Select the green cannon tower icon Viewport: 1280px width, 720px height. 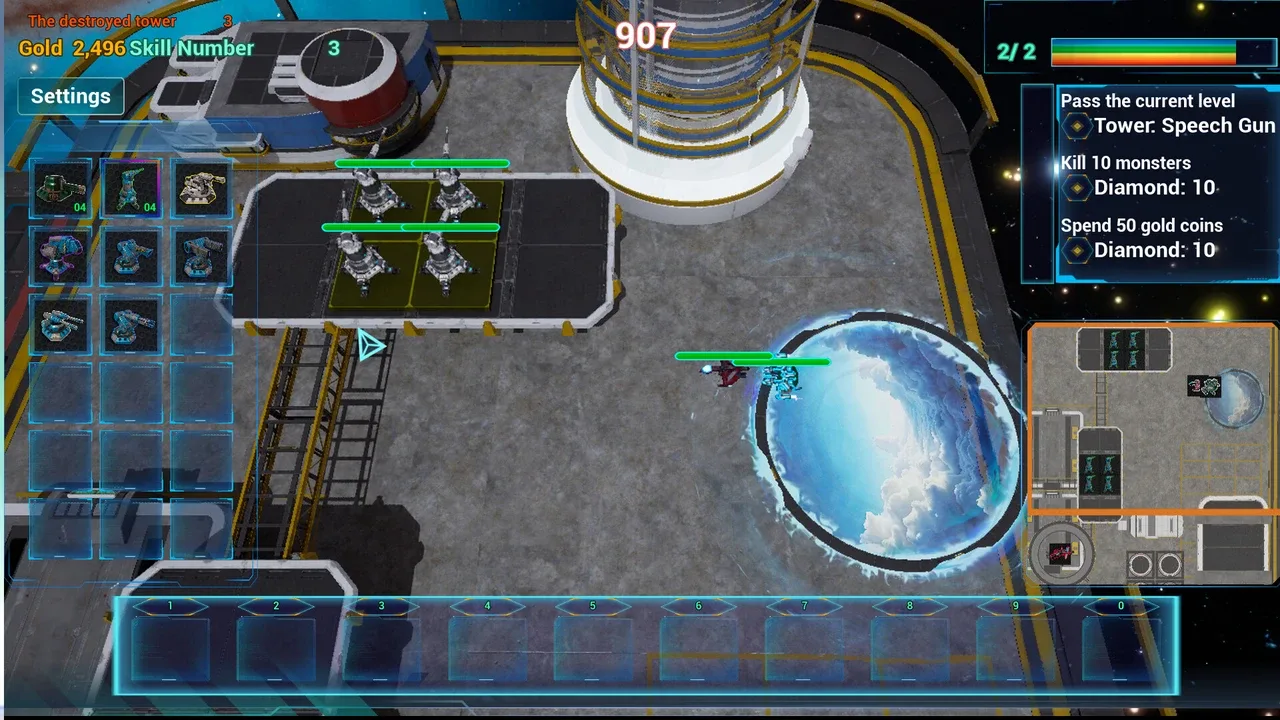(x=60, y=187)
